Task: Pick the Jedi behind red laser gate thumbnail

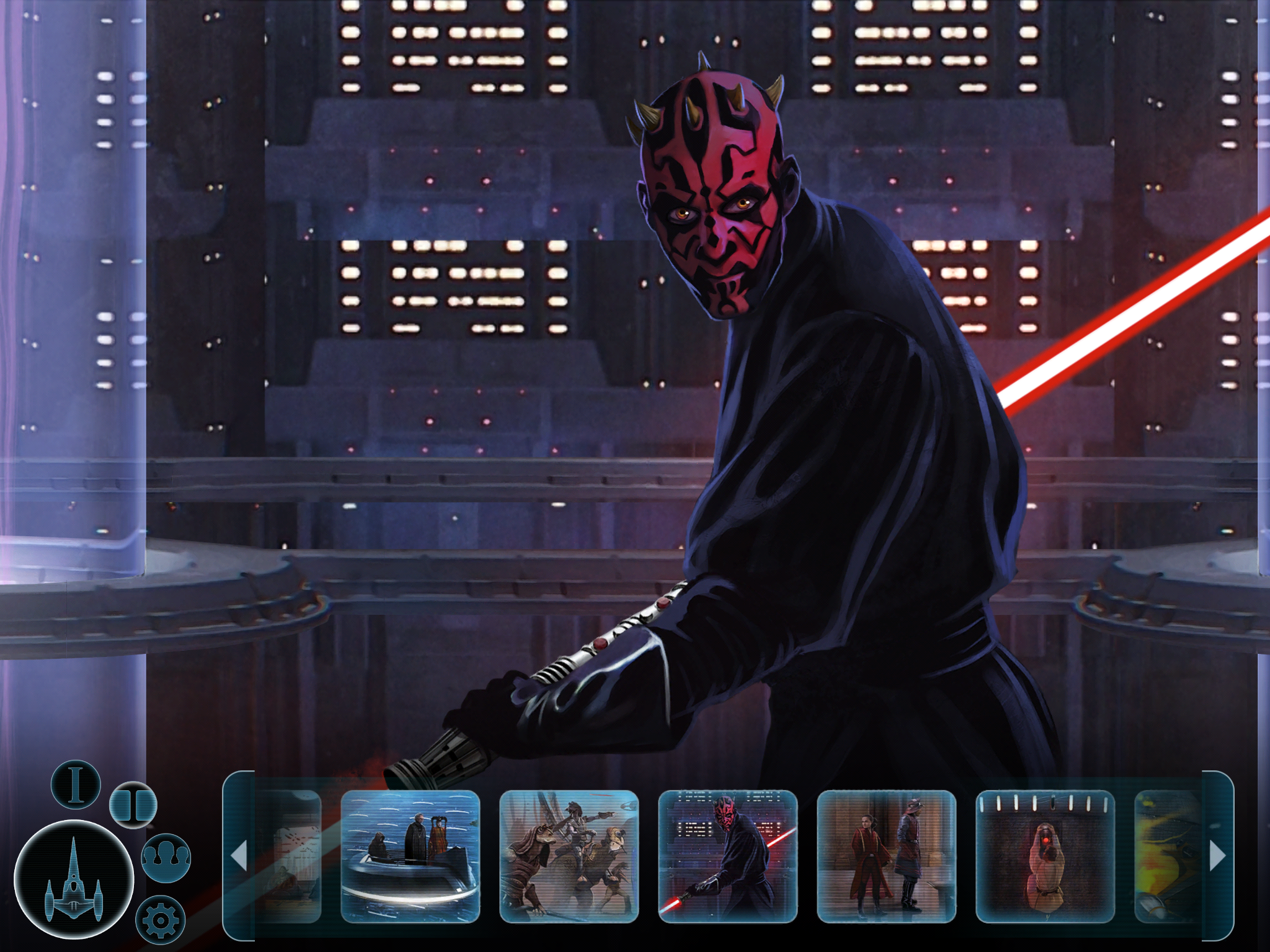Action: pyautogui.click(x=1045, y=856)
